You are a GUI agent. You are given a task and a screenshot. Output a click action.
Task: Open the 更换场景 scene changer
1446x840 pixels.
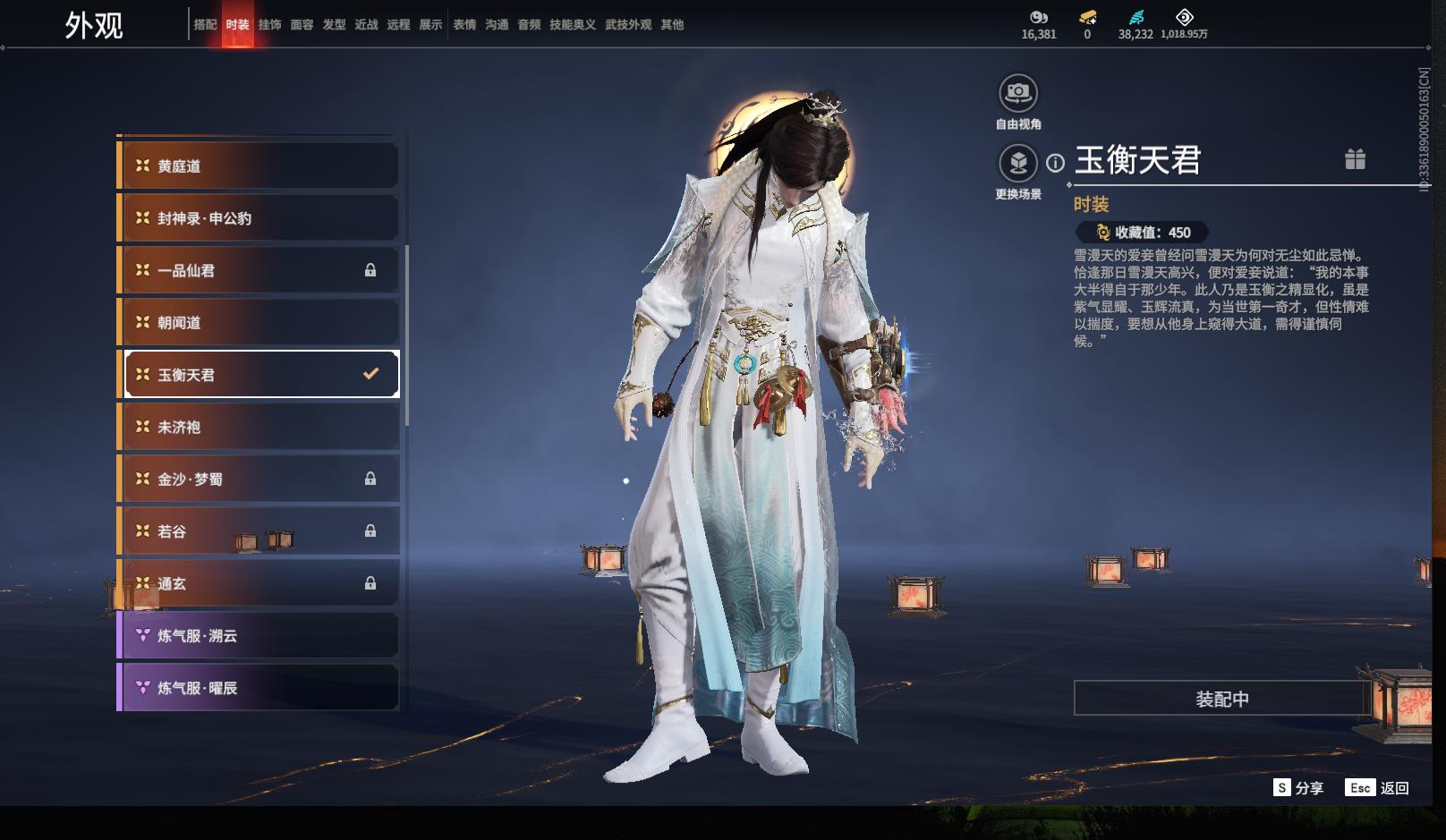1018,164
